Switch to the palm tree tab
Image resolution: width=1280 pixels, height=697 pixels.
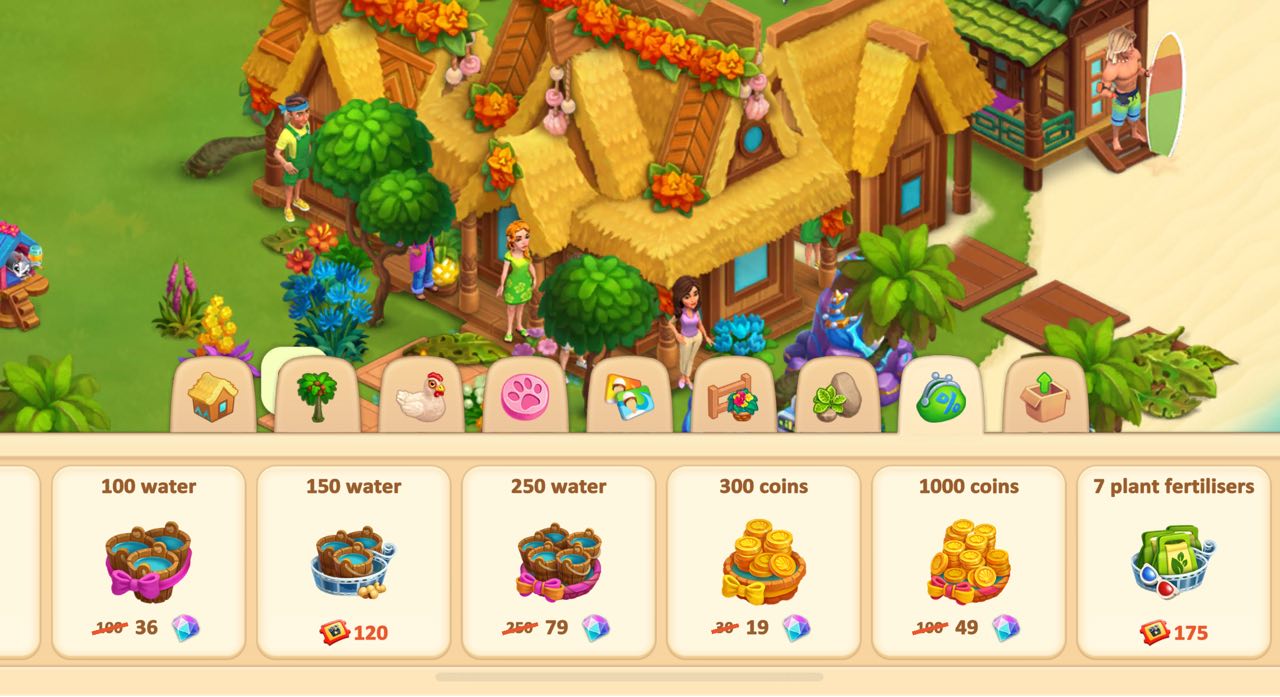point(317,397)
